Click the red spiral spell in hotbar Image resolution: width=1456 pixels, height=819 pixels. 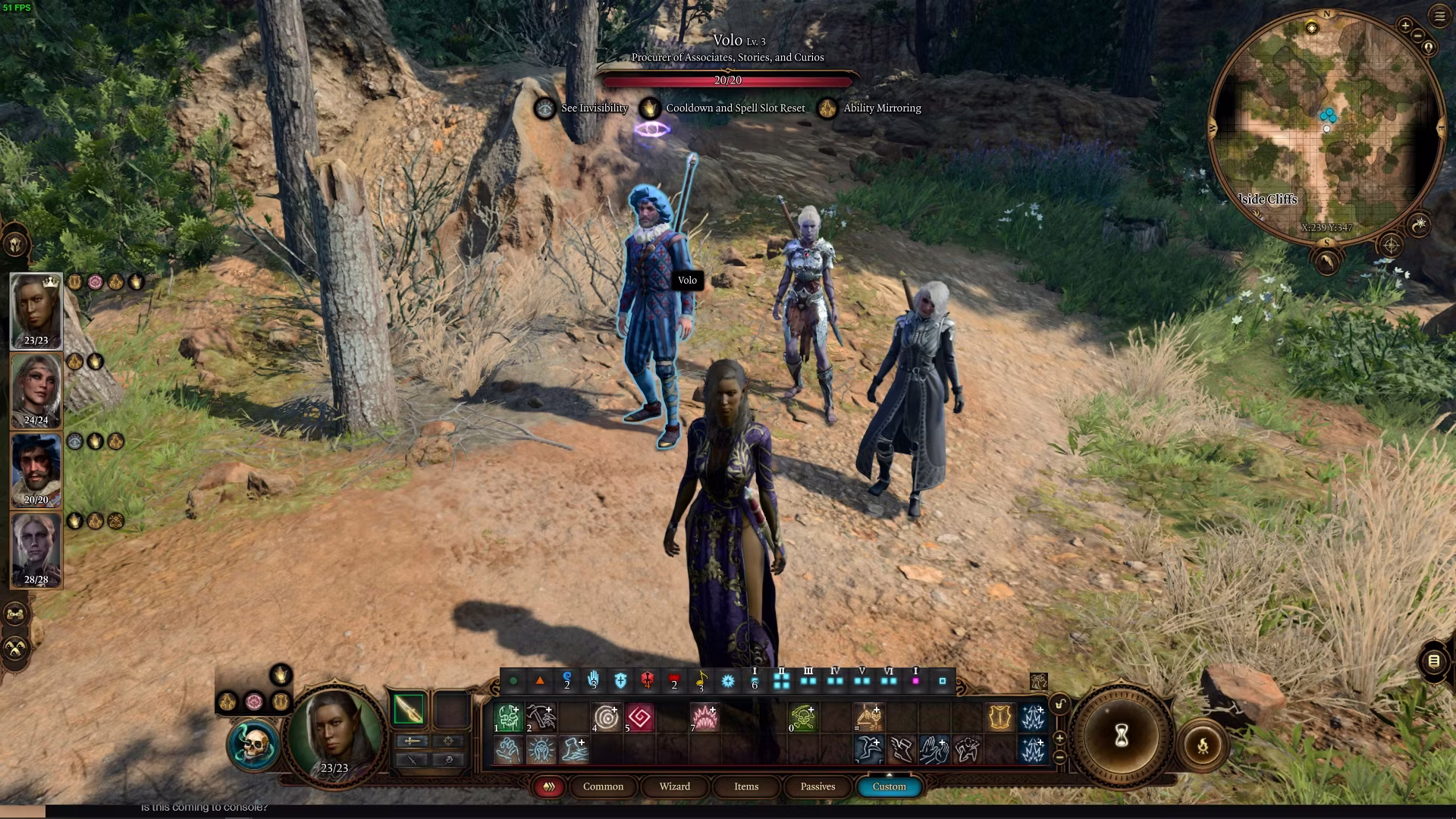point(639,717)
